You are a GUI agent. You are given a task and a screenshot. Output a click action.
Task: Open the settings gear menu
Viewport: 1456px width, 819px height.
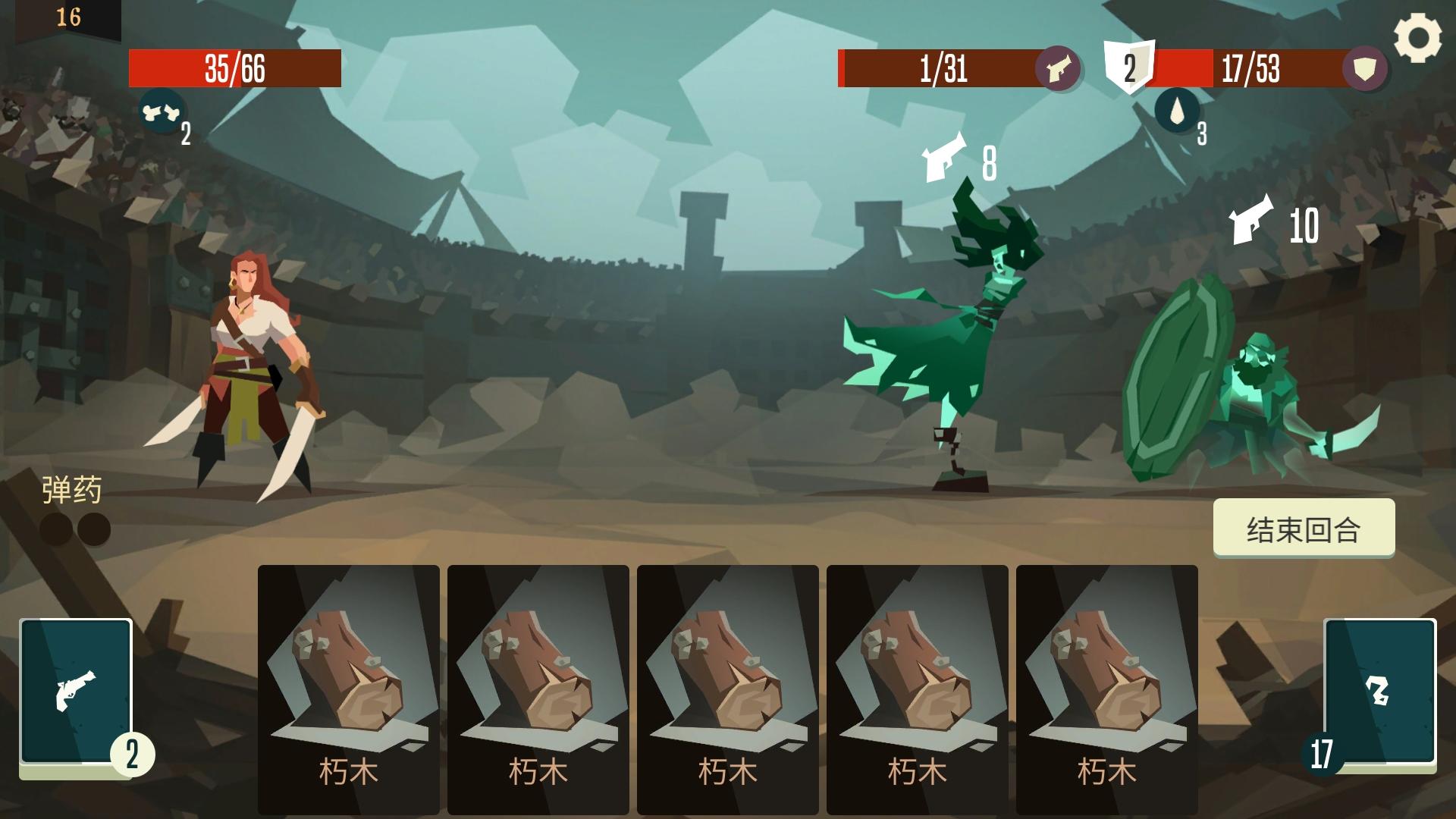1419,33
